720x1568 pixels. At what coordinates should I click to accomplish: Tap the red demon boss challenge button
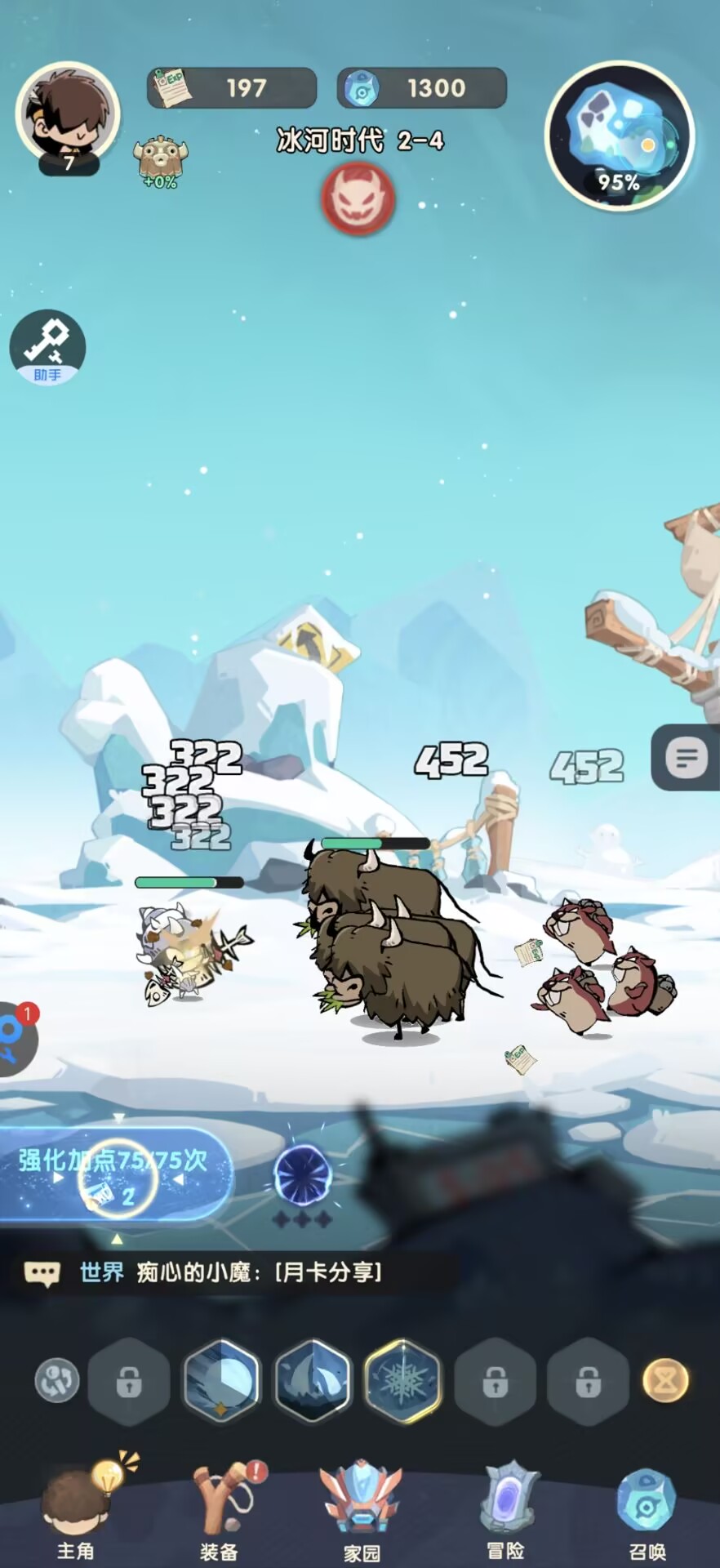(358, 198)
